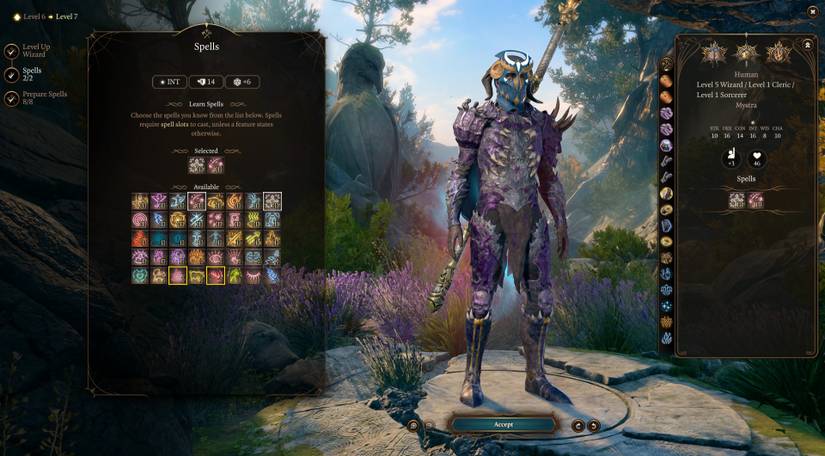Open the Level Up Wizard step
The image size is (825, 456).
[10, 49]
